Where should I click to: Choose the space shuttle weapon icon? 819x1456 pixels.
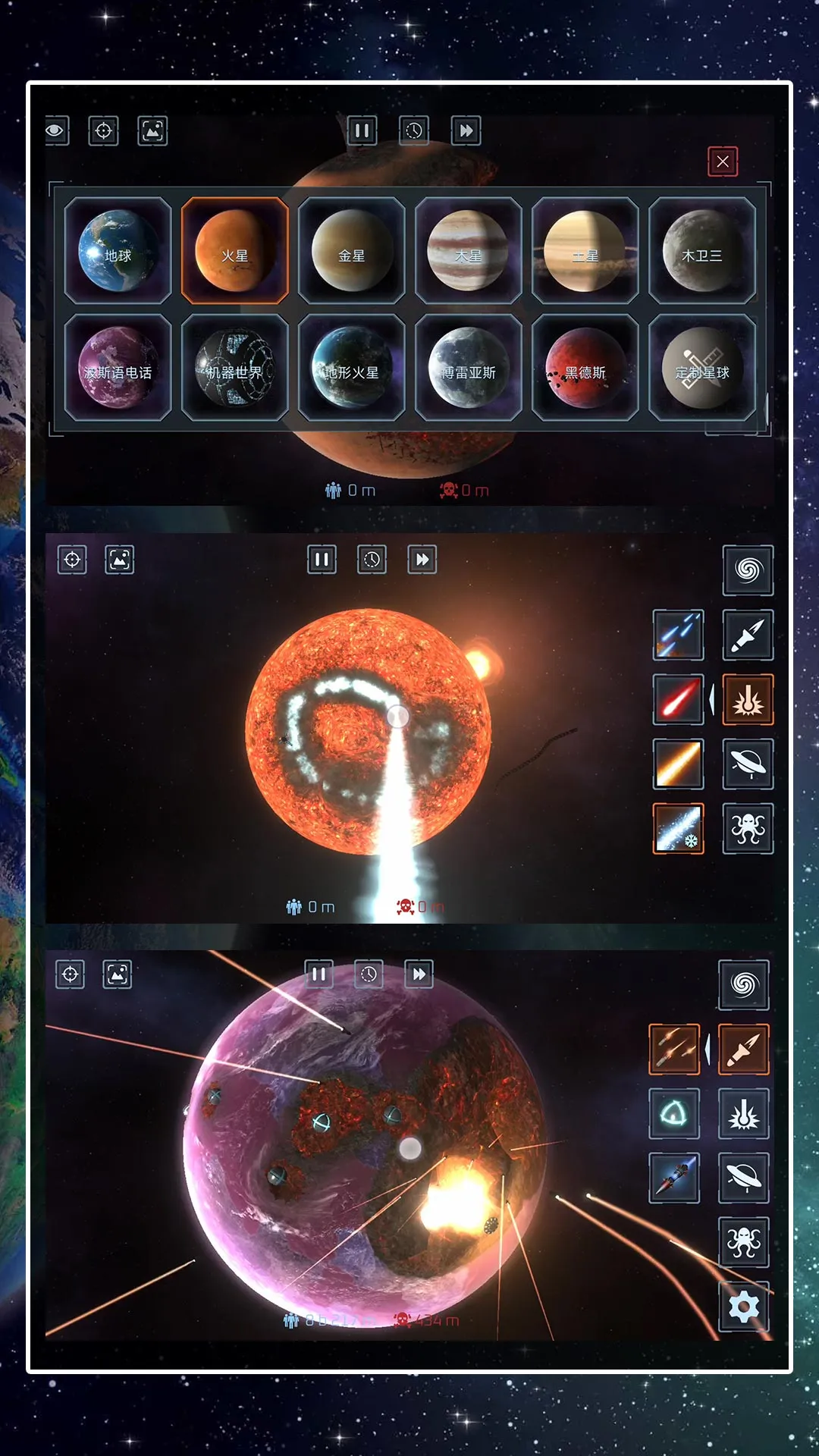click(x=674, y=1178)
